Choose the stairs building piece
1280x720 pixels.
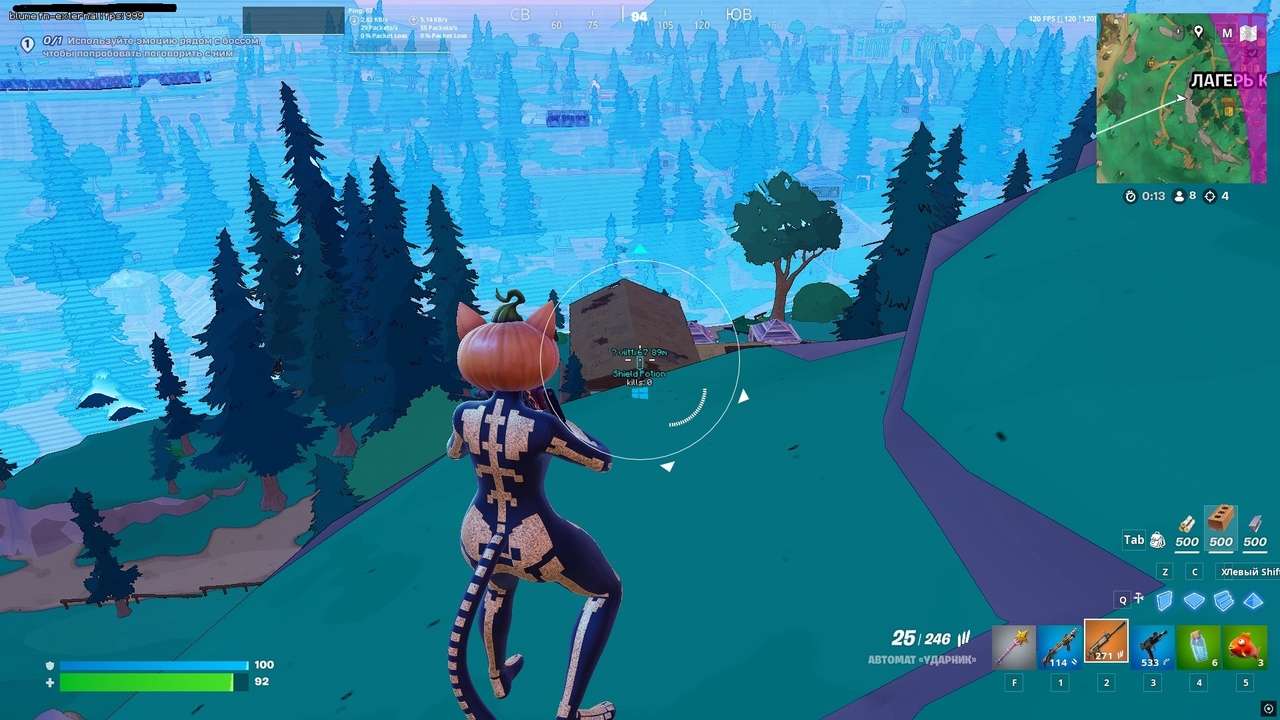tap(1224, 601)
